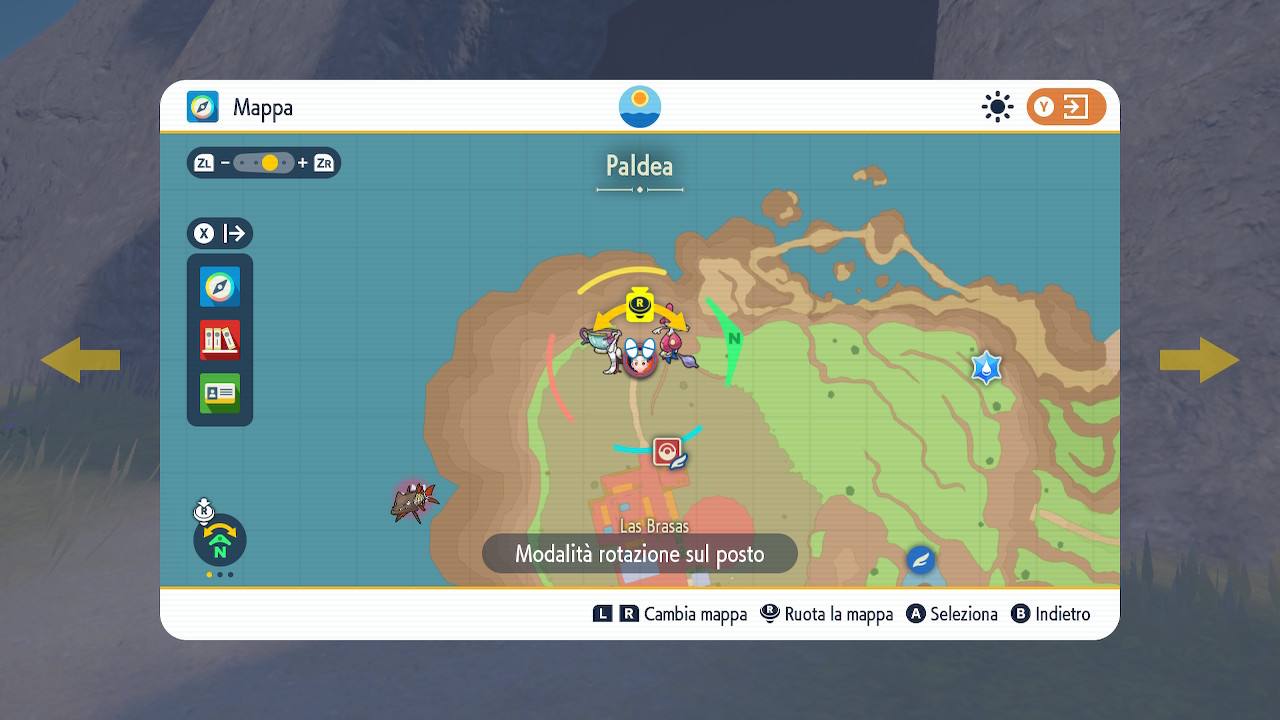Click the wild Pokémon marker by the coast
Image resolution: width=1280 pixels, height=720 pixels.
414,500
